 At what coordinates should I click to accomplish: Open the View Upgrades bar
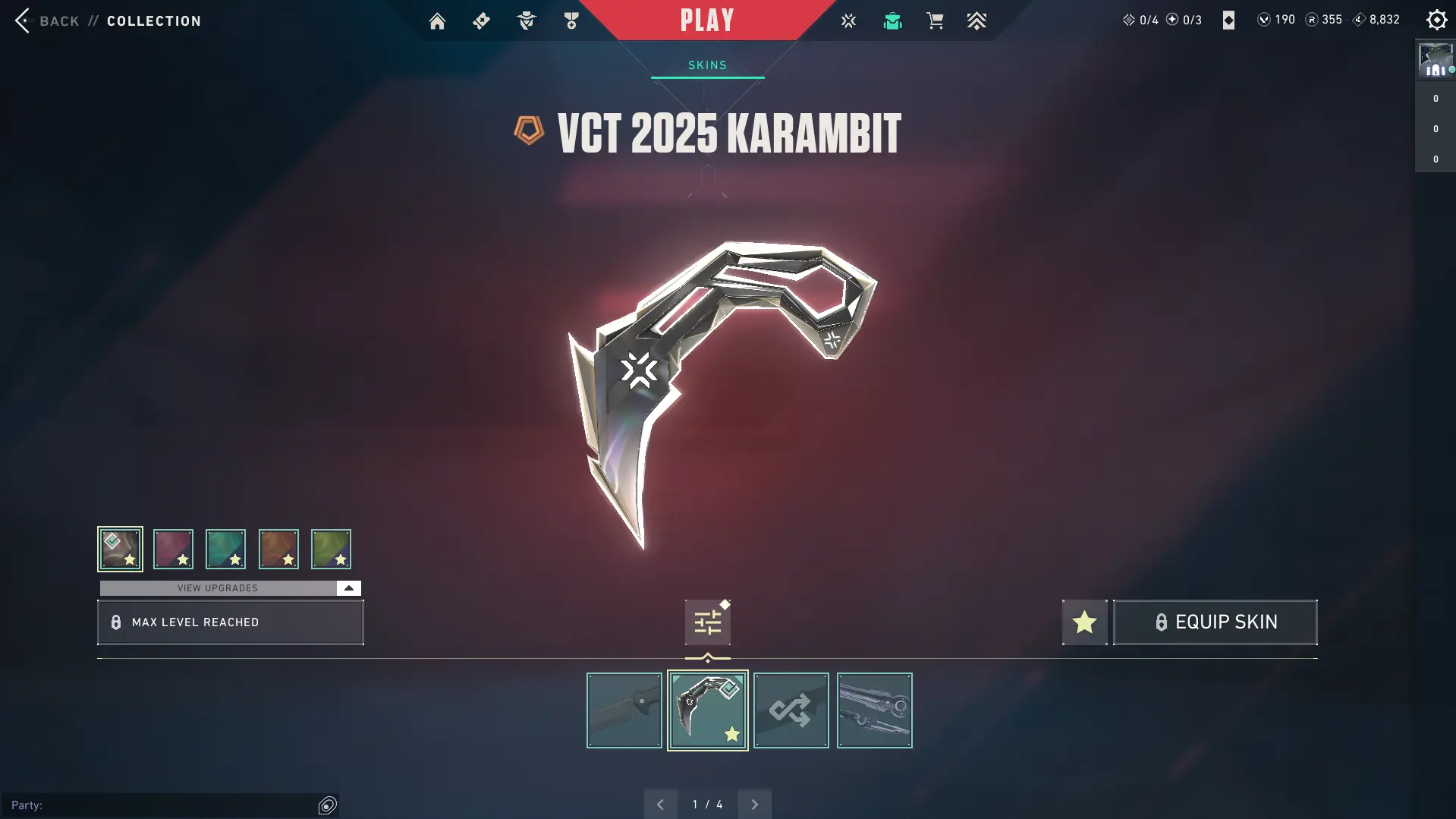[x=218, y=587]
